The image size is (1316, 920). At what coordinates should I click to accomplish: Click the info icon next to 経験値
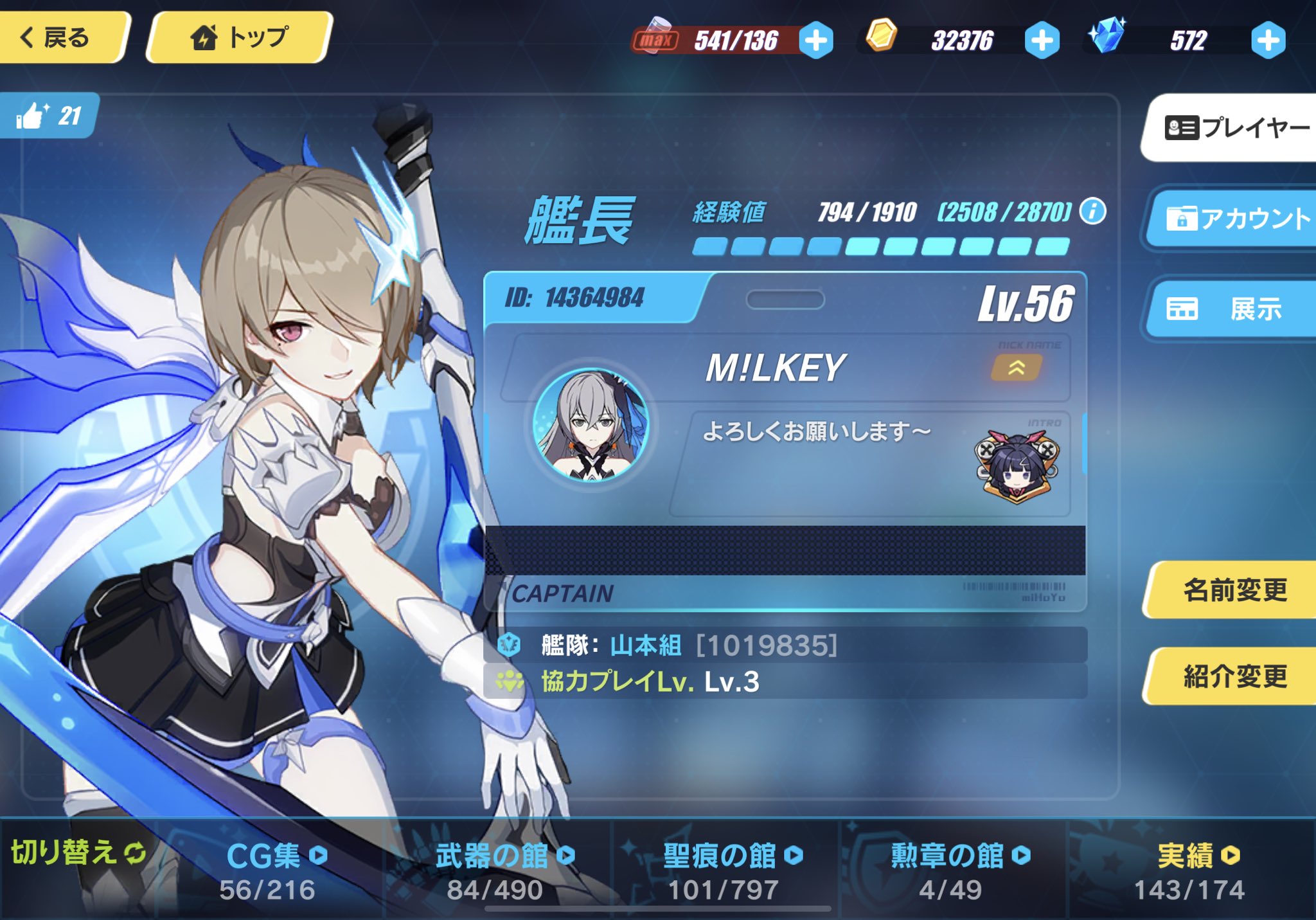pyautogui.click(x=1094, y=212)
